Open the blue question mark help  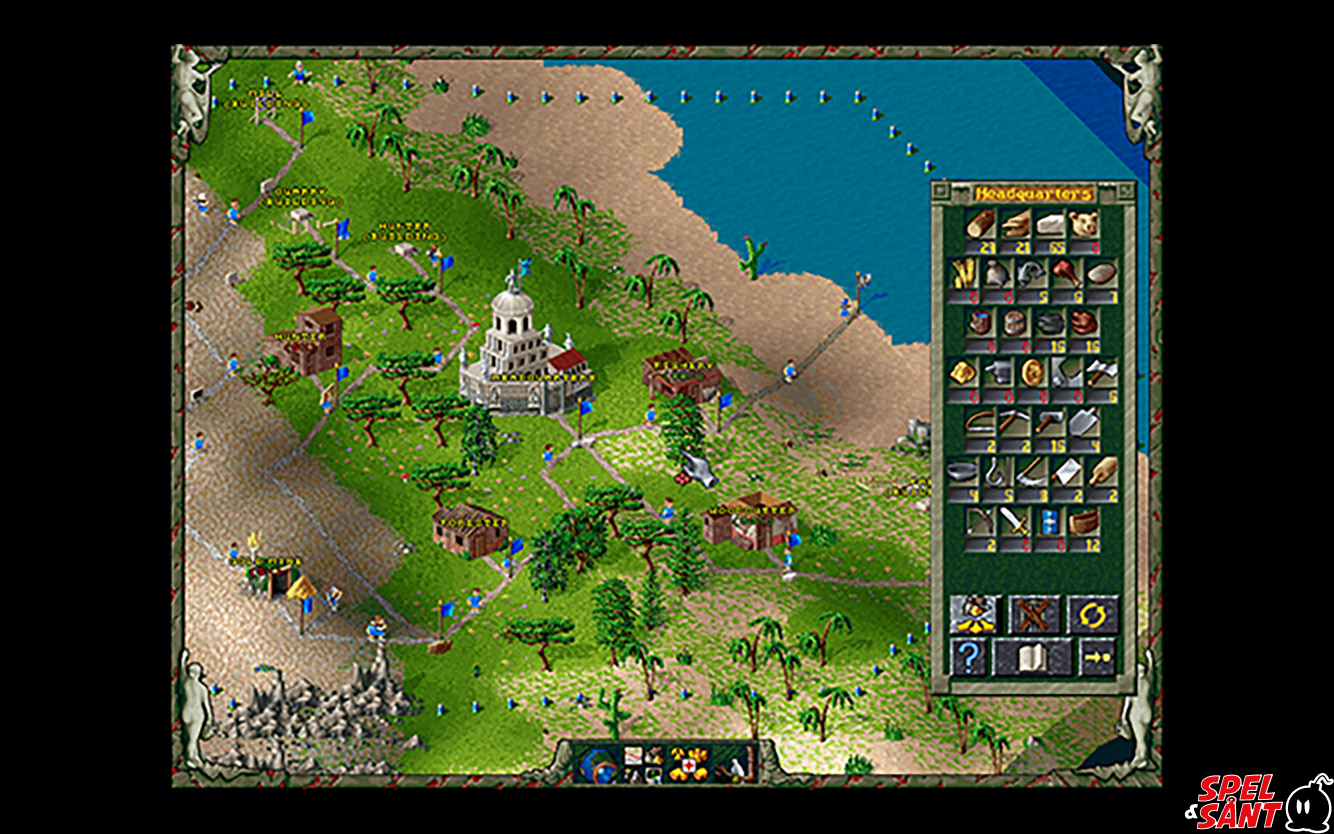click(969, 657)
